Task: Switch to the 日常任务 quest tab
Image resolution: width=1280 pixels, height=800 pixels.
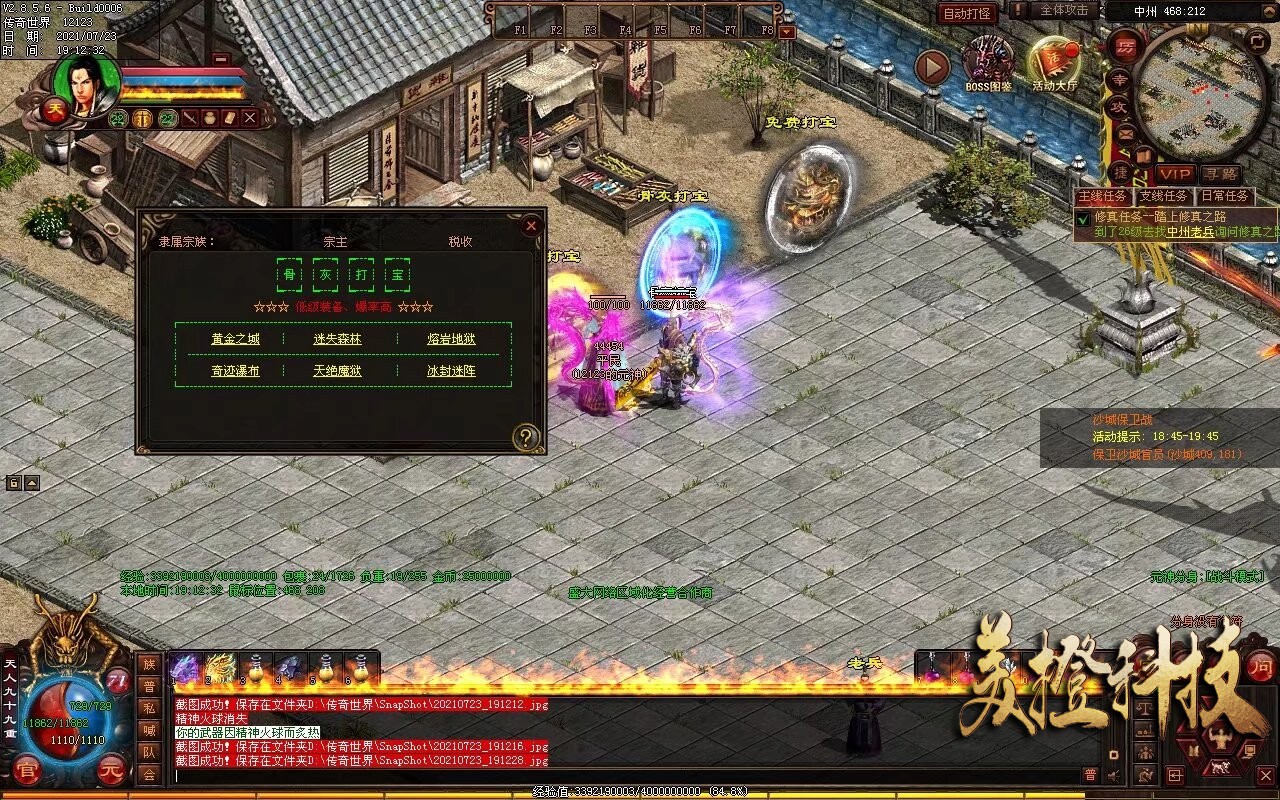Action: point(1226,195)
